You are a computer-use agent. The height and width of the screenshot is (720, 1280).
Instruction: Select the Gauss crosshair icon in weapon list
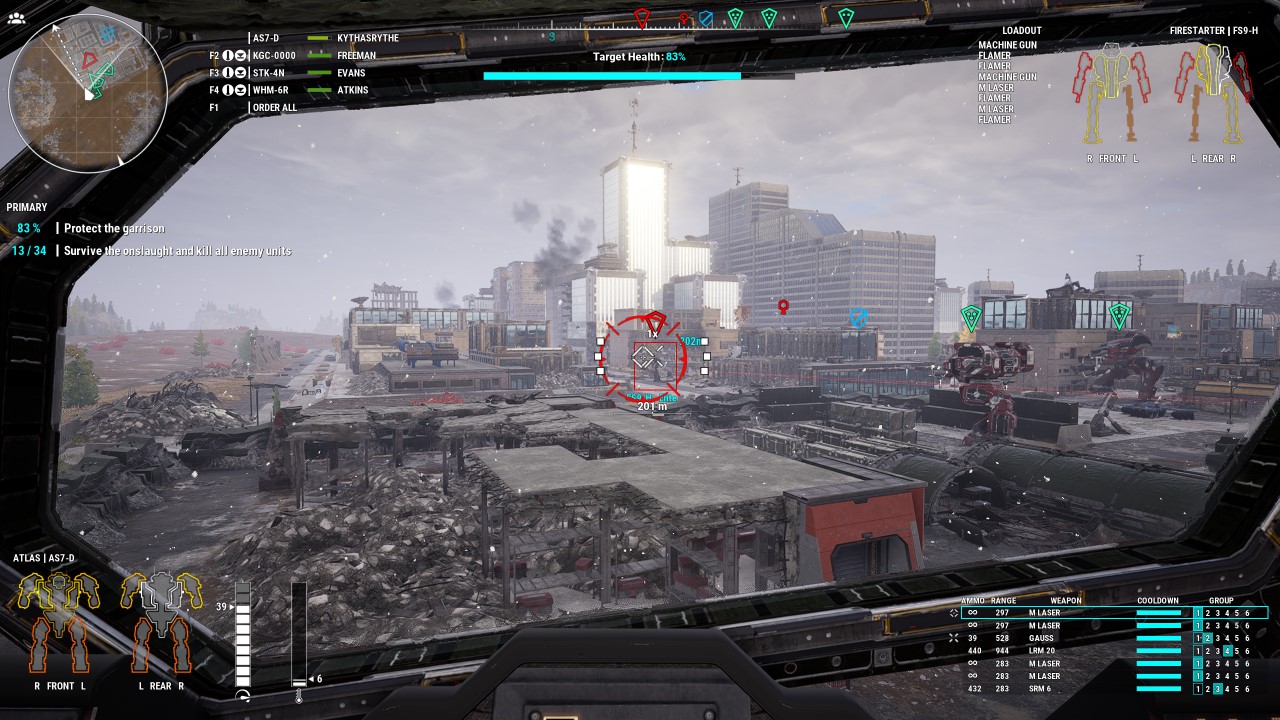click(953, 638)
